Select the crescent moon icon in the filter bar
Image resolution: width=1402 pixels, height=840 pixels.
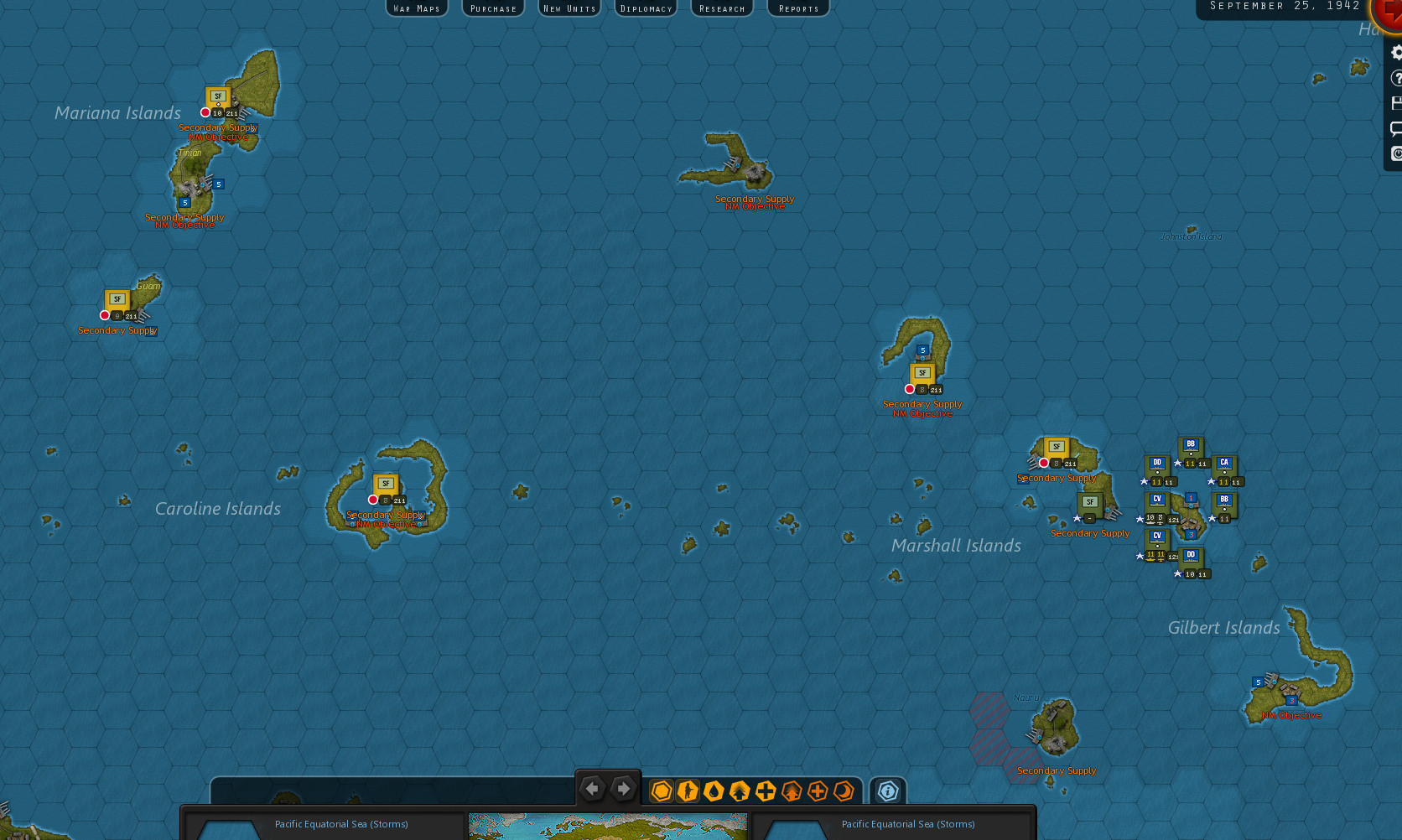[x=844, y=791]
